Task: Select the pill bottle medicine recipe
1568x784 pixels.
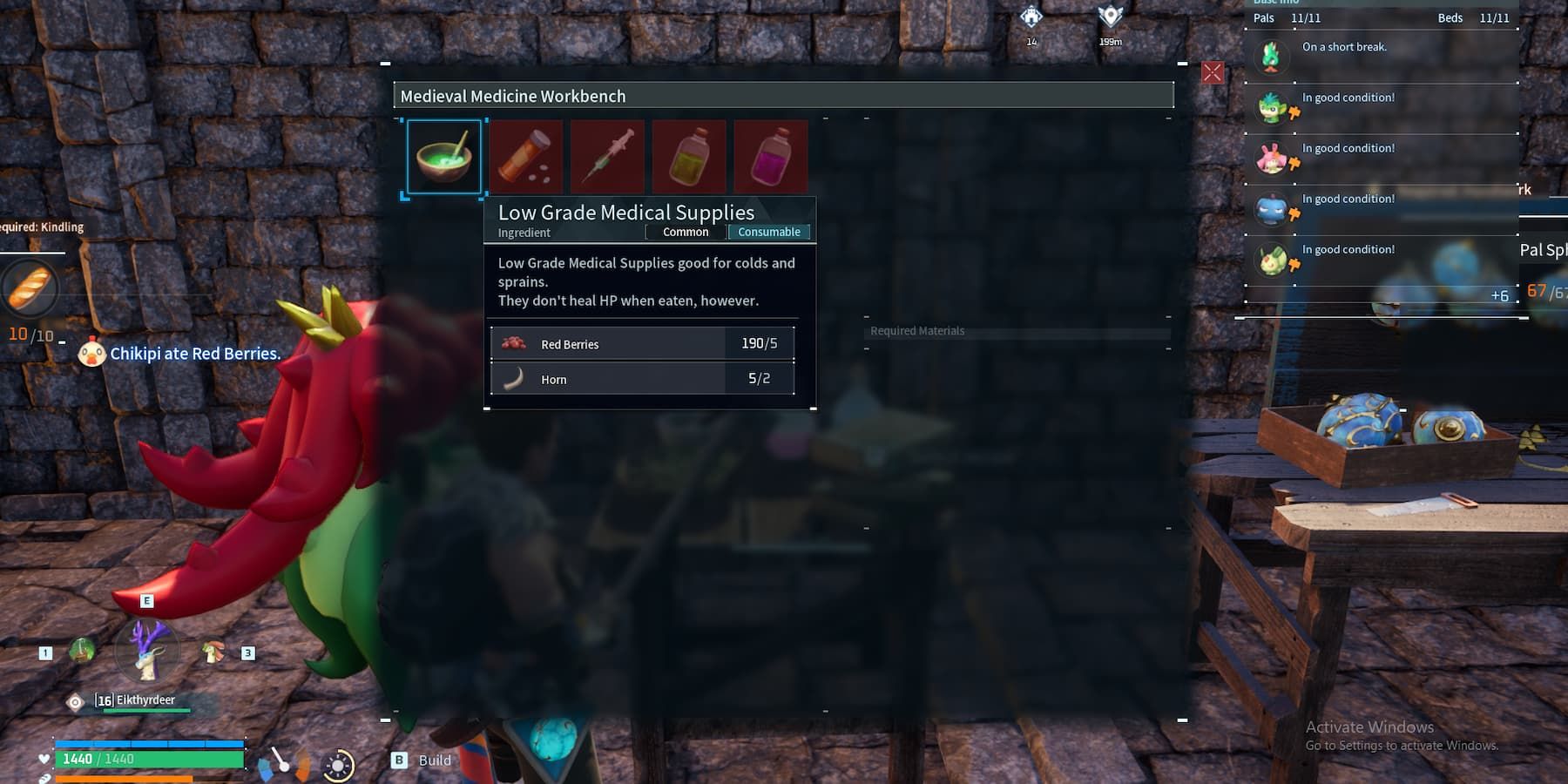Action: point(526,156)
